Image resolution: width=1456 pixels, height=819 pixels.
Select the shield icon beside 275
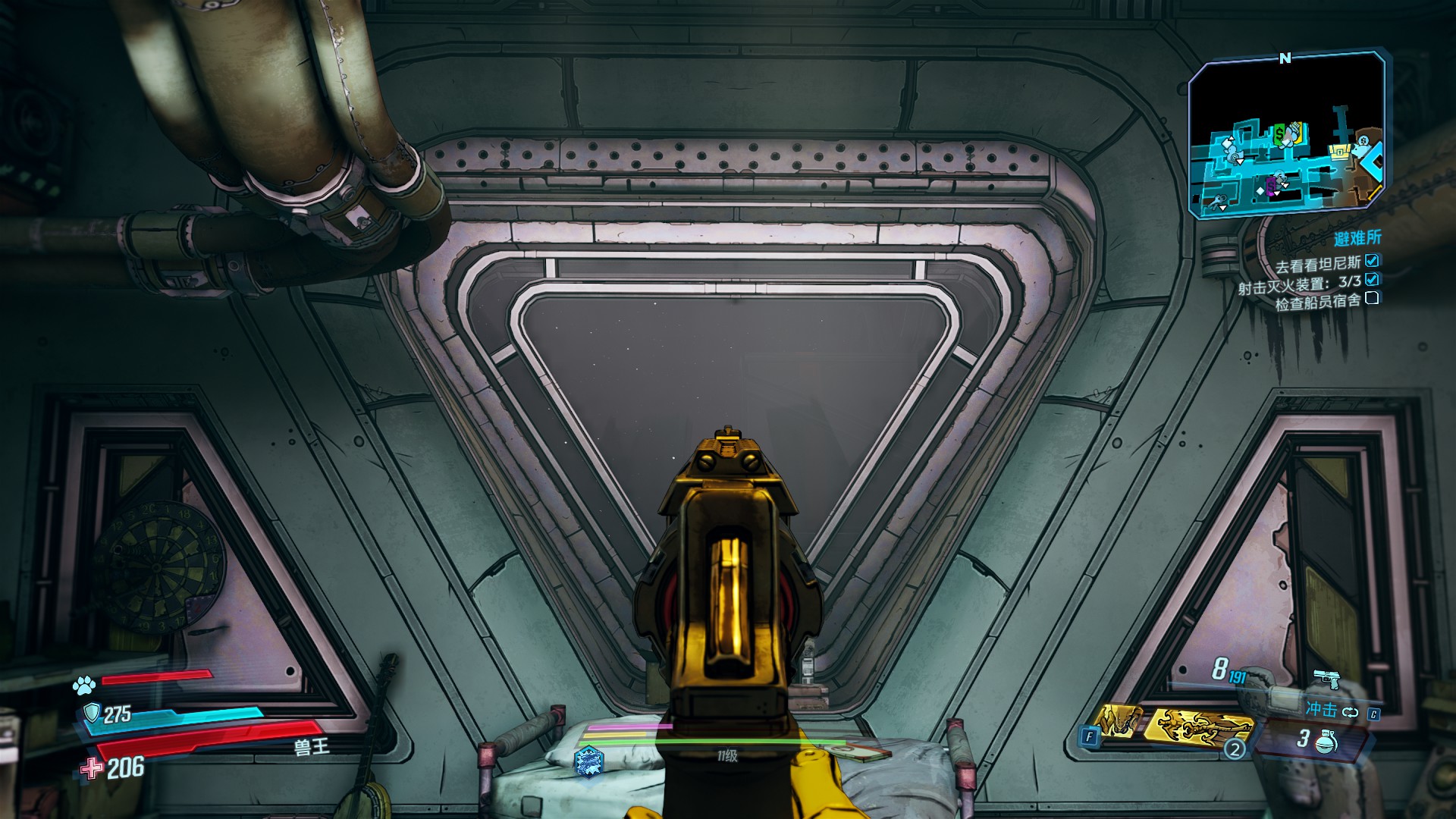[x=92, y=713]
